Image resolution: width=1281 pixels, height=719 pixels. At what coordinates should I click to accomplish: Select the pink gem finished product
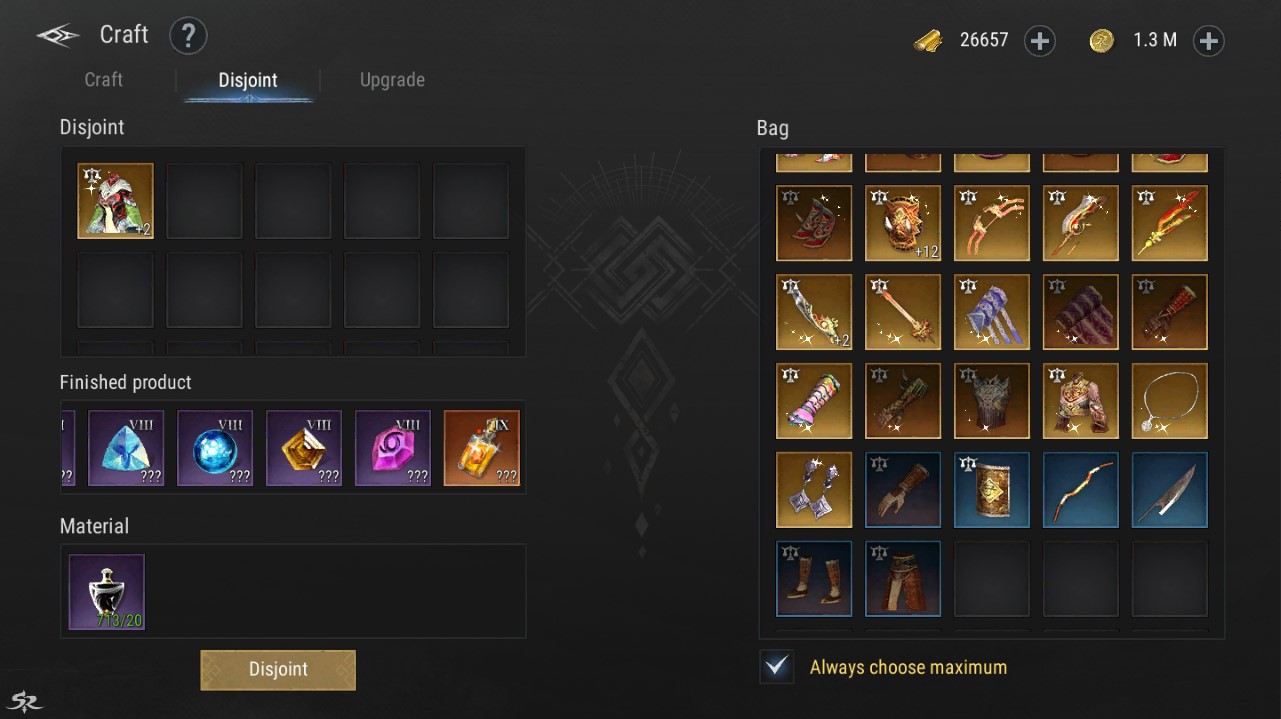(393, 448)
